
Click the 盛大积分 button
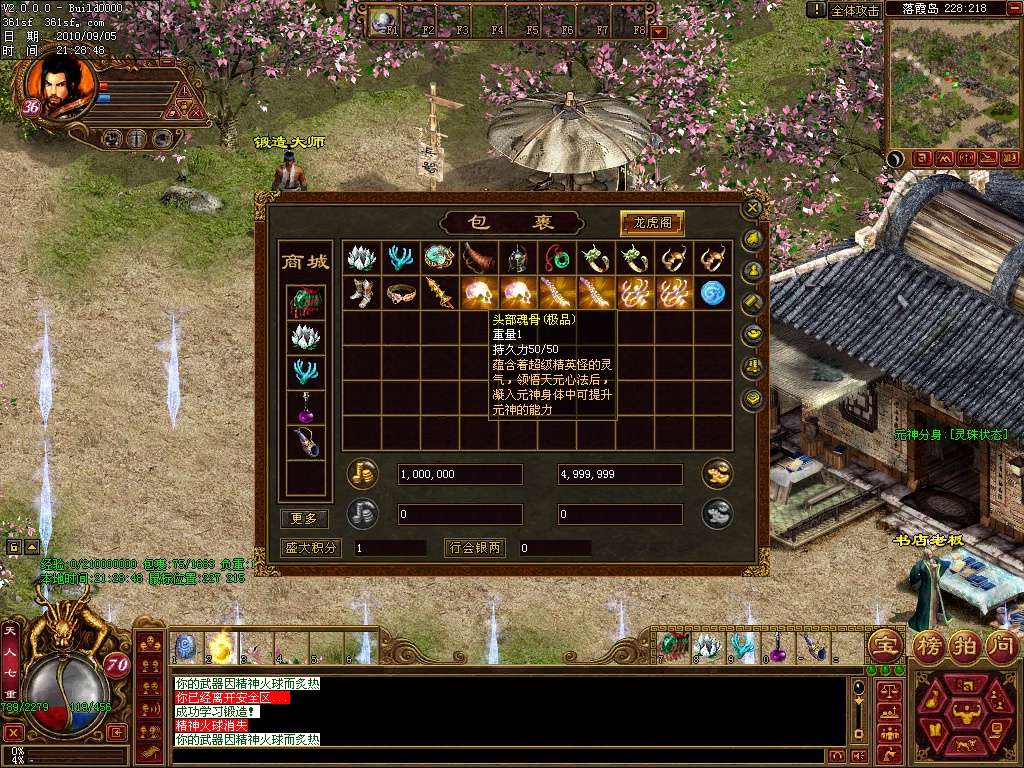tap(311, 548)
